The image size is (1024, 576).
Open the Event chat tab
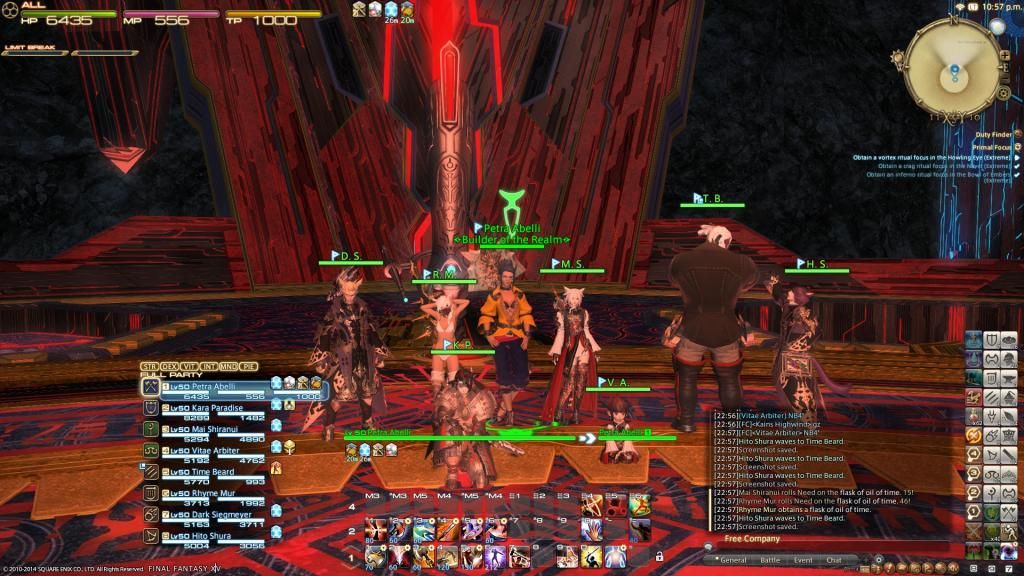pyautogui.click(x=802, y=560)
